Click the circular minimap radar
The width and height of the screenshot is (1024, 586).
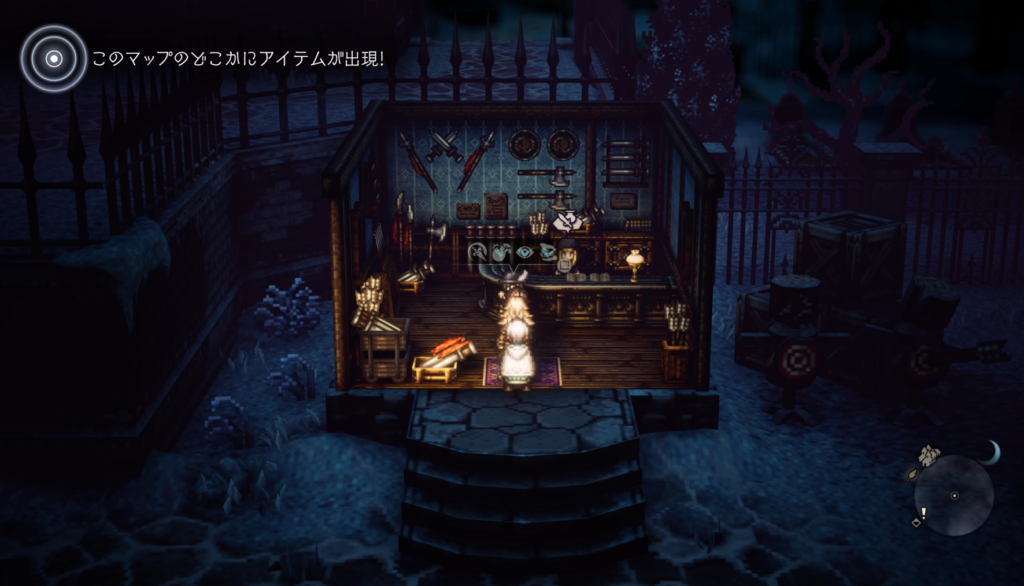(954, 495)
